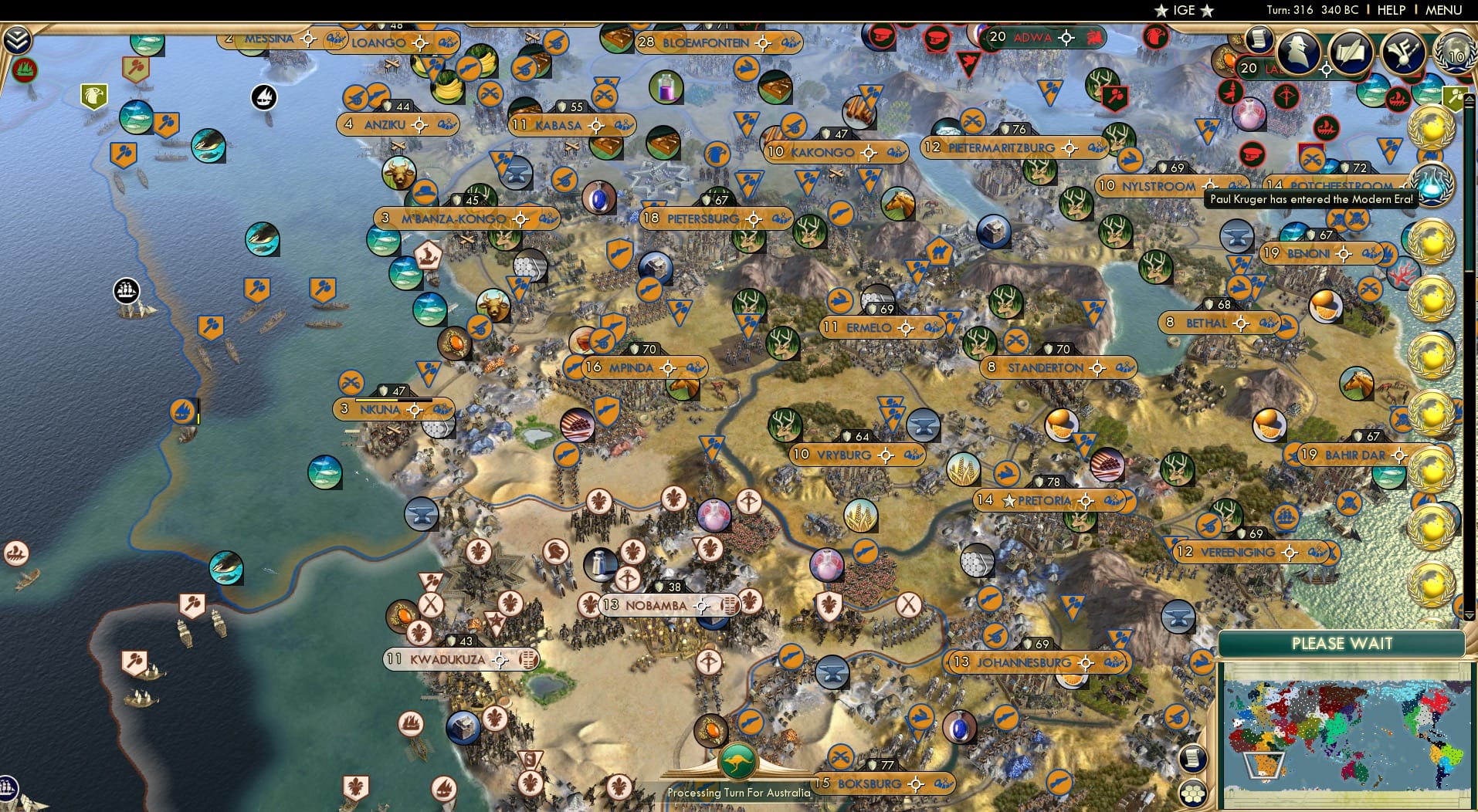Open the Diplomacy overview quill-and-scroll icon
This screenshot has width=1478, height=812.
coord(1352,51)
